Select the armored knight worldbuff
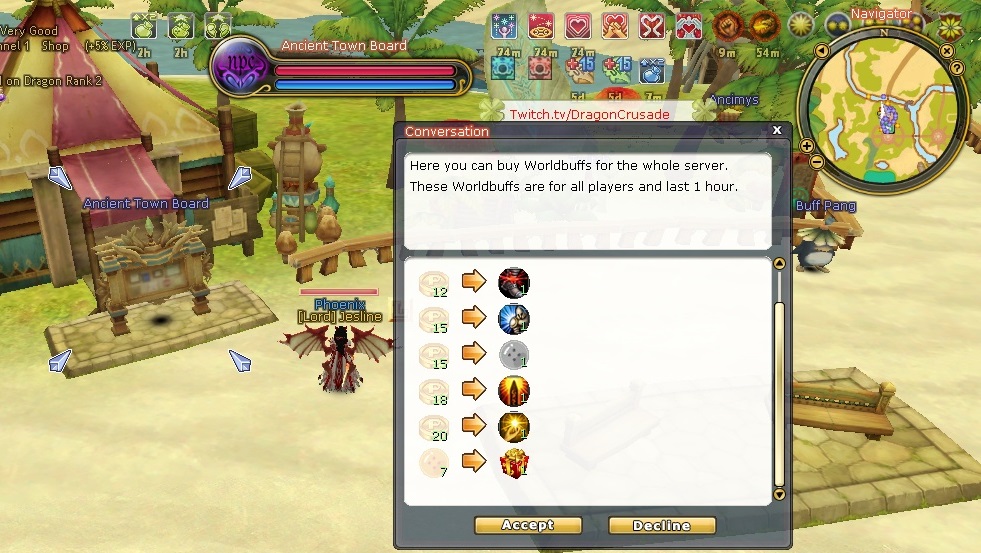Image resolution: width=981 pixels, height=553 pixels. tap(514, 319)
